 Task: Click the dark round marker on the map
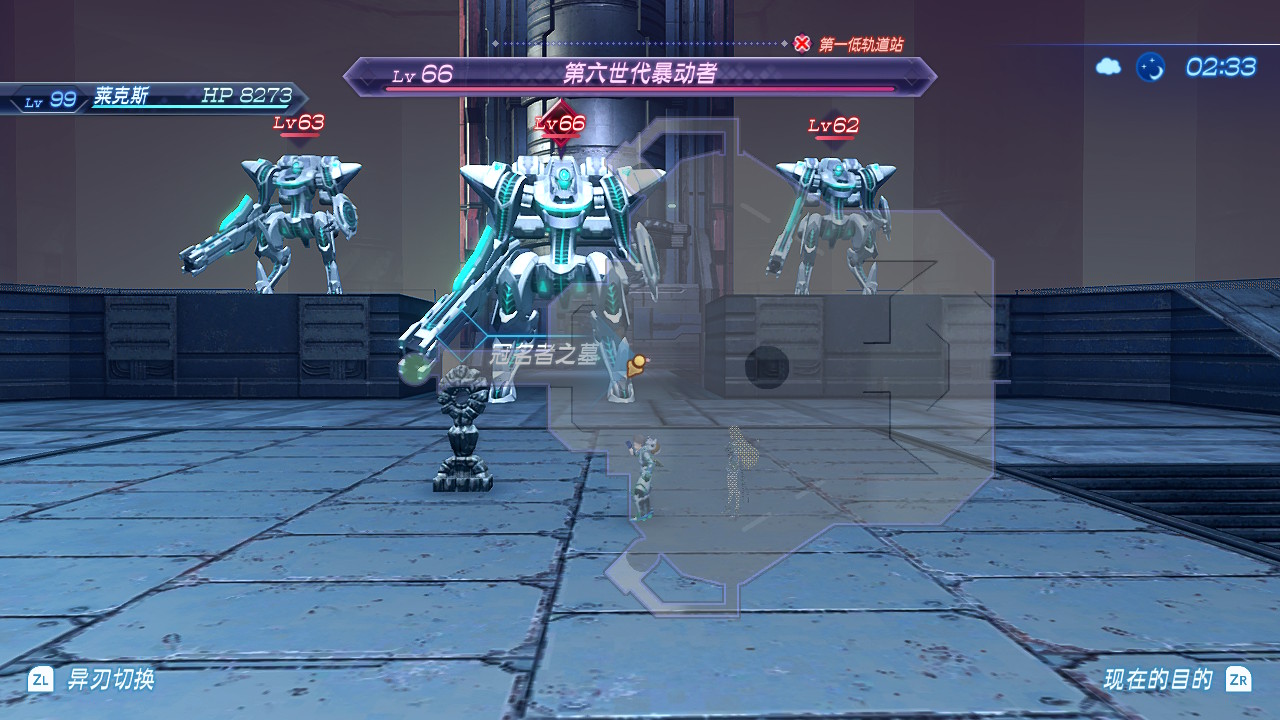click(767, 367)
